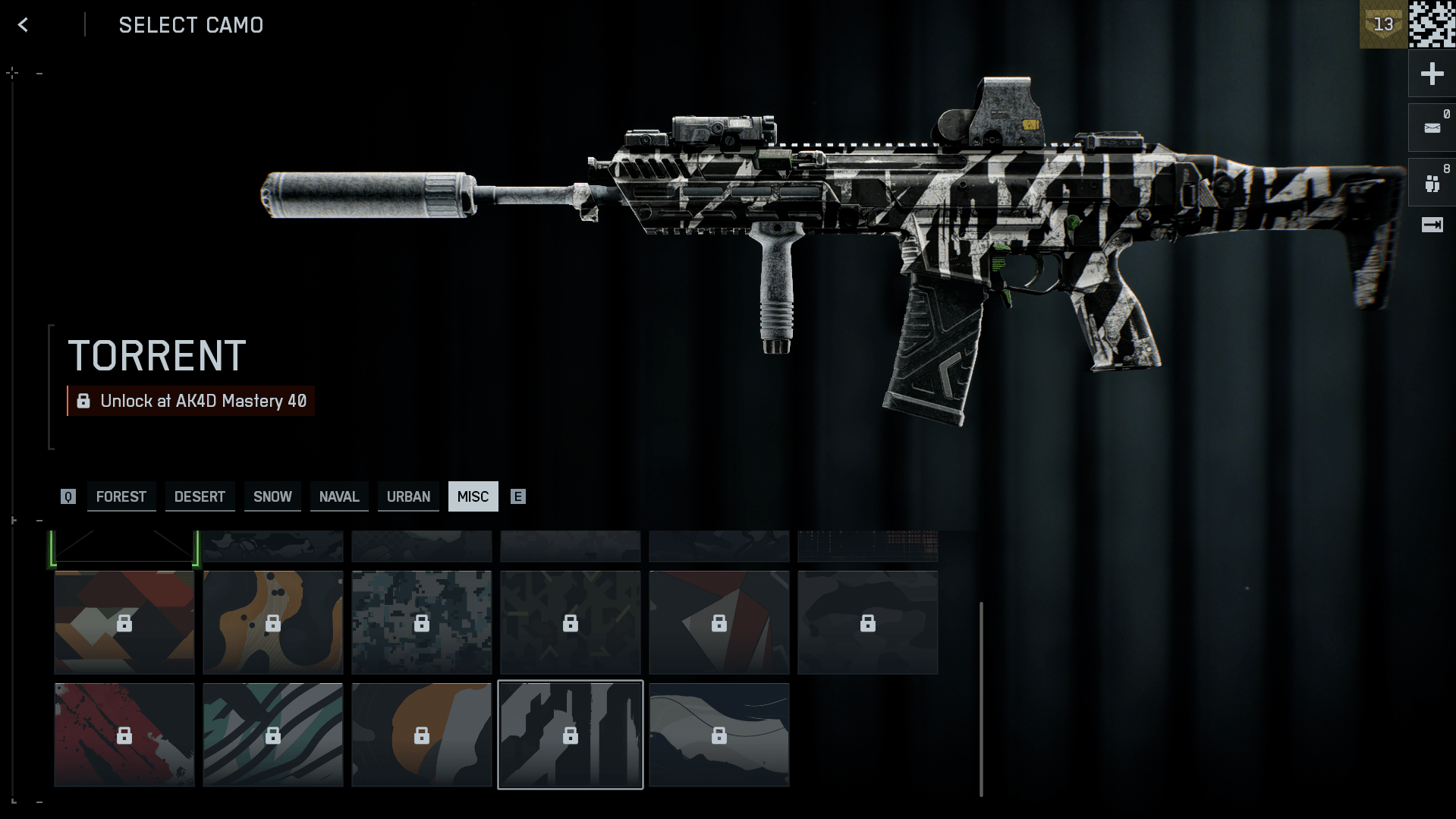The height and width of the screenshot is (819, 1456).
Task: Select the red and grey triangle camo
Action: [x=719, y=622]
